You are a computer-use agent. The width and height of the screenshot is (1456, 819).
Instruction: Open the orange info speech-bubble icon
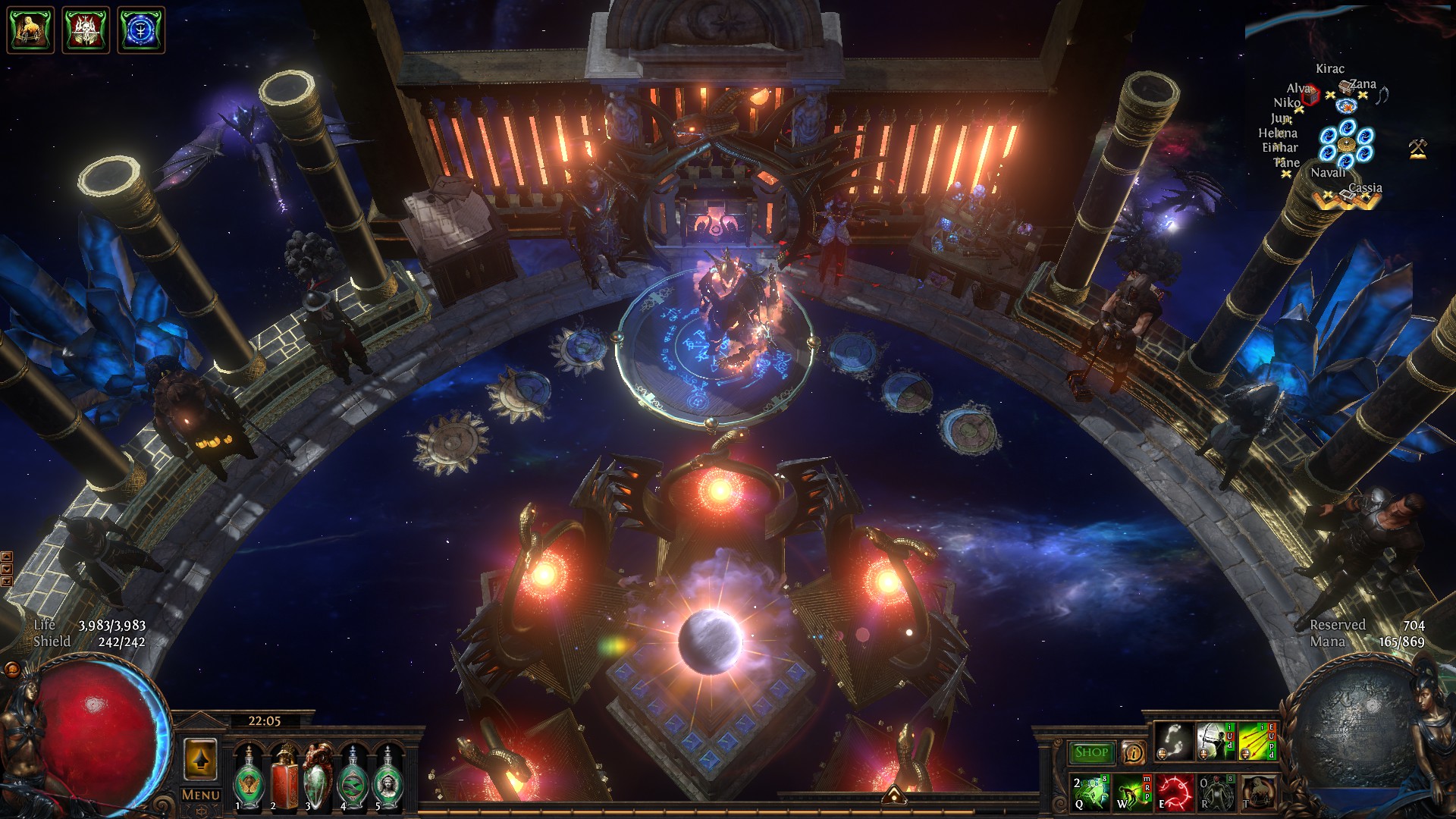pos(1133,752)
